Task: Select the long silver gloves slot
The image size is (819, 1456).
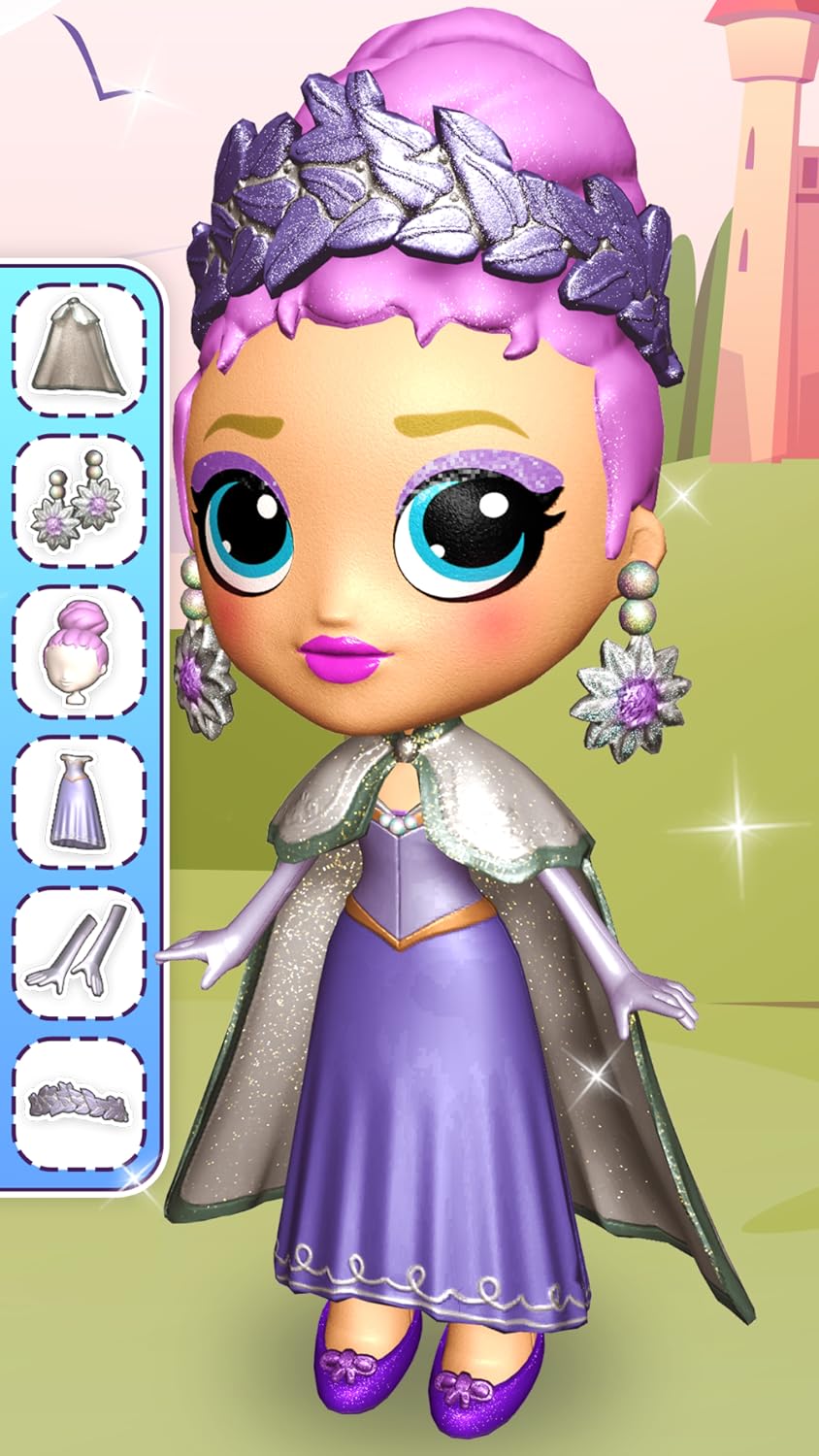Action: coord(79,952)
